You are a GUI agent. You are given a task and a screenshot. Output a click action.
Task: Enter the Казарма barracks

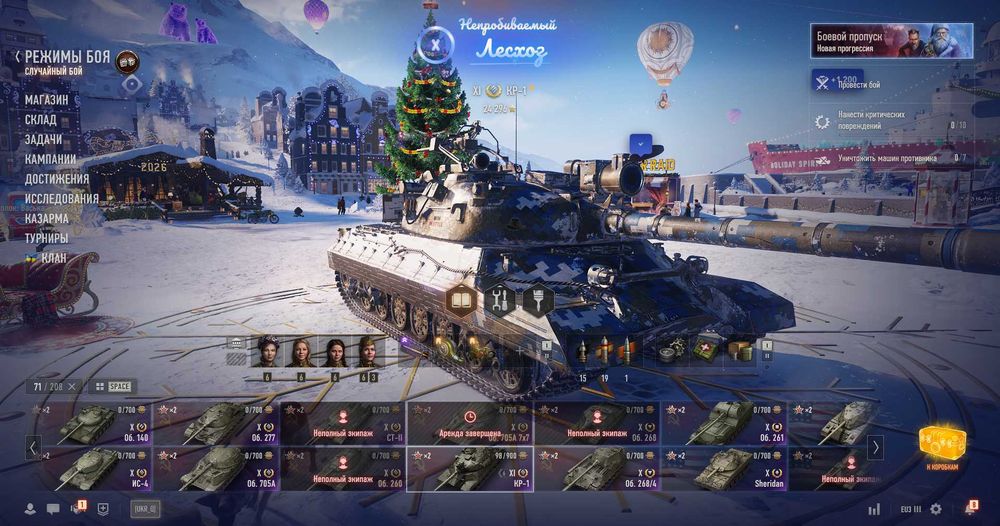pos(47,218)
